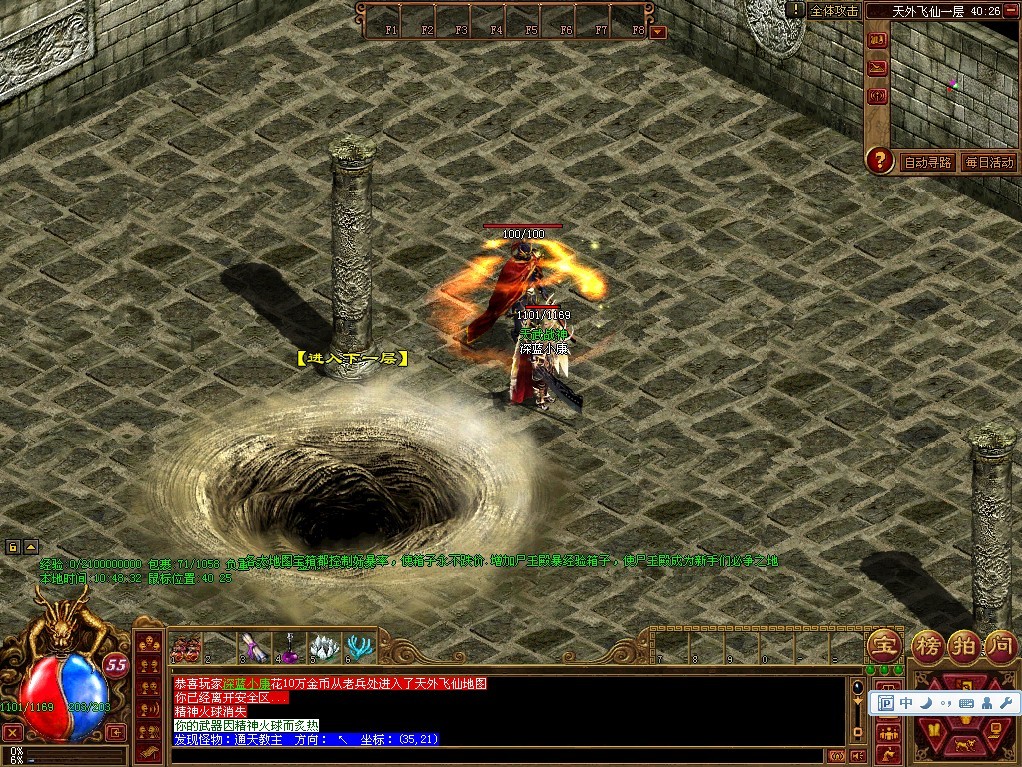Screen dimensions: 1022x767
Task: Use the item in hotbar slot 1
Action: (x=185, y=648)
